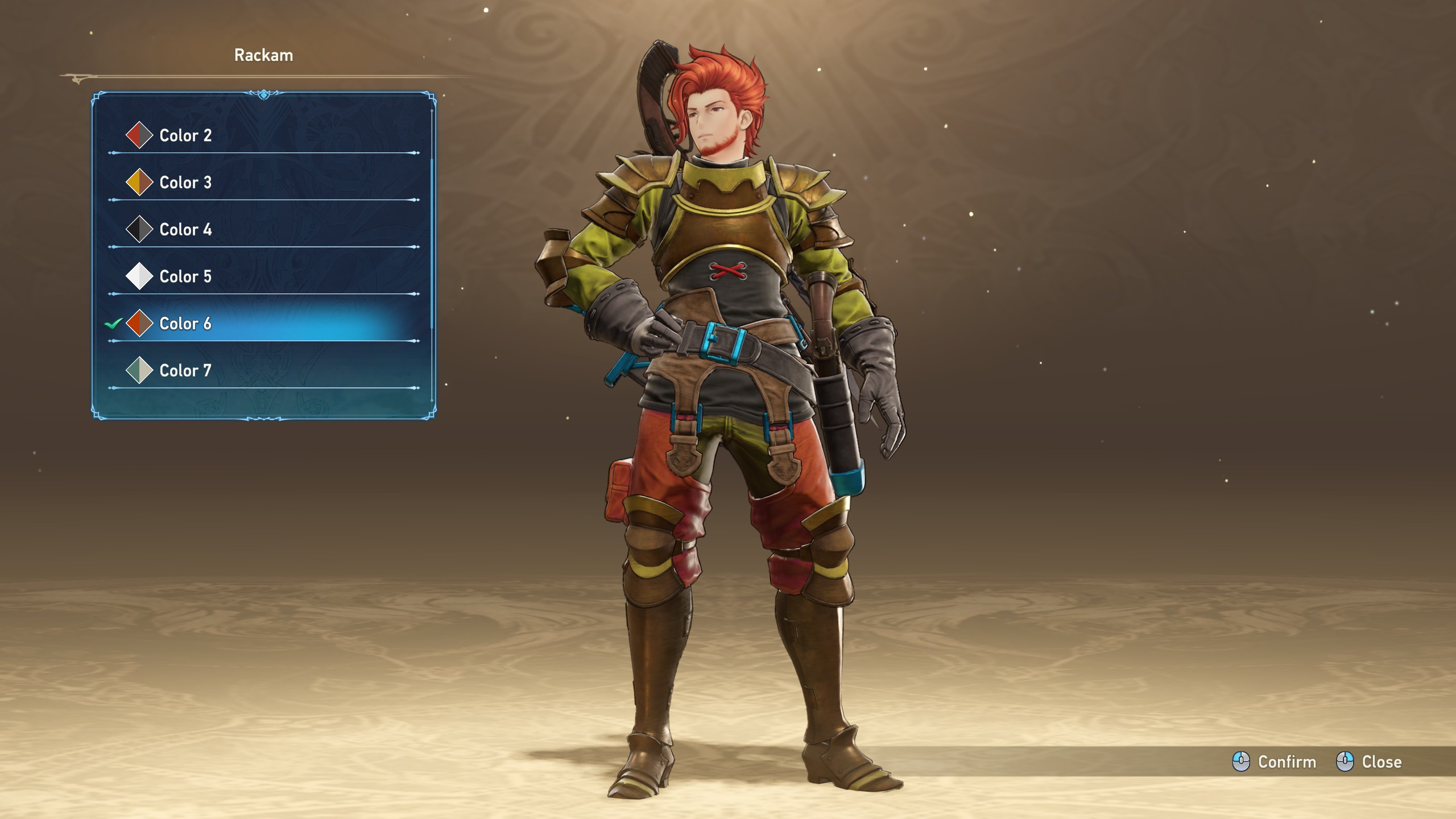
Task: Select the Color 2 outfit option
Action: [185, 135]
